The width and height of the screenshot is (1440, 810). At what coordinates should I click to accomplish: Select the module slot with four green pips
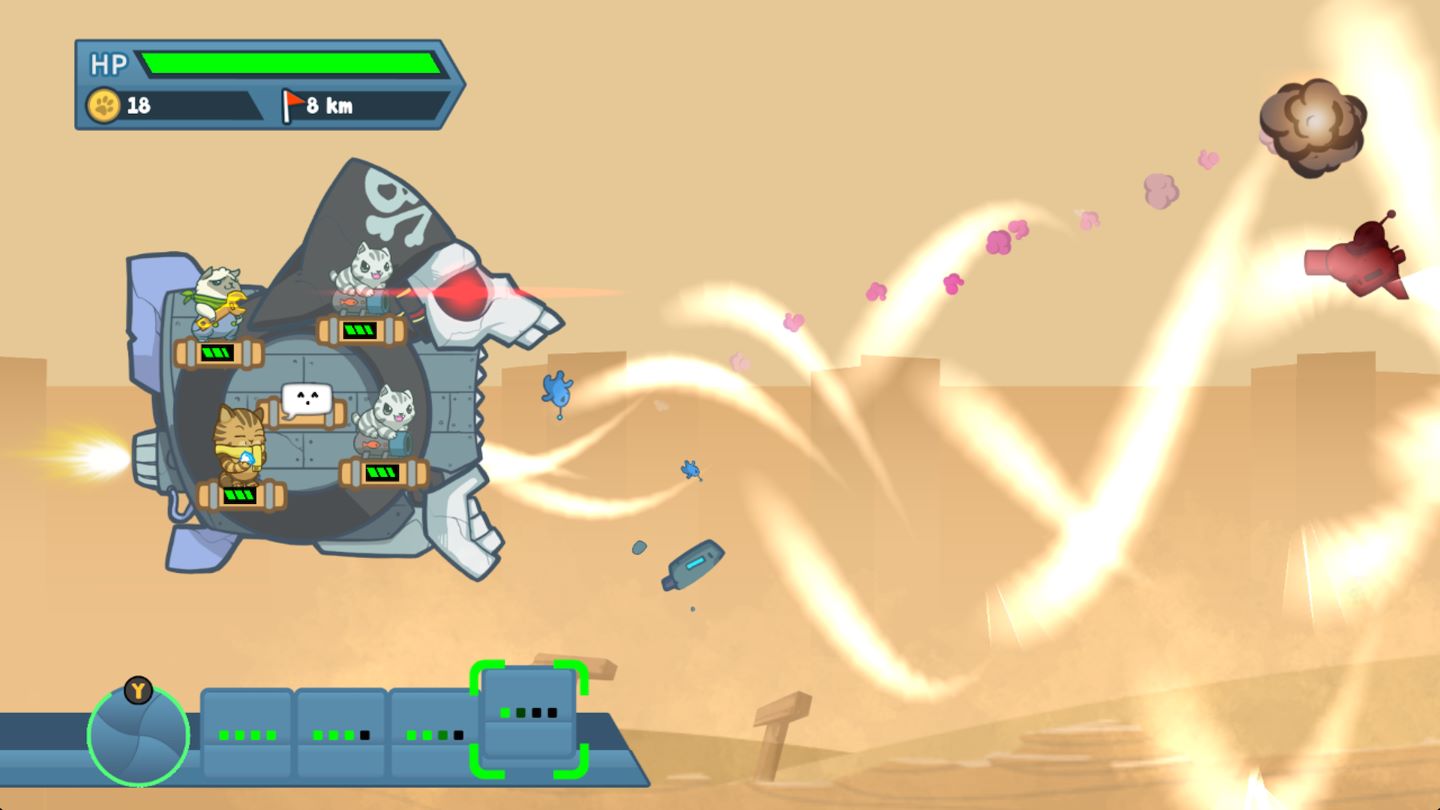click(x=247, y=735)
